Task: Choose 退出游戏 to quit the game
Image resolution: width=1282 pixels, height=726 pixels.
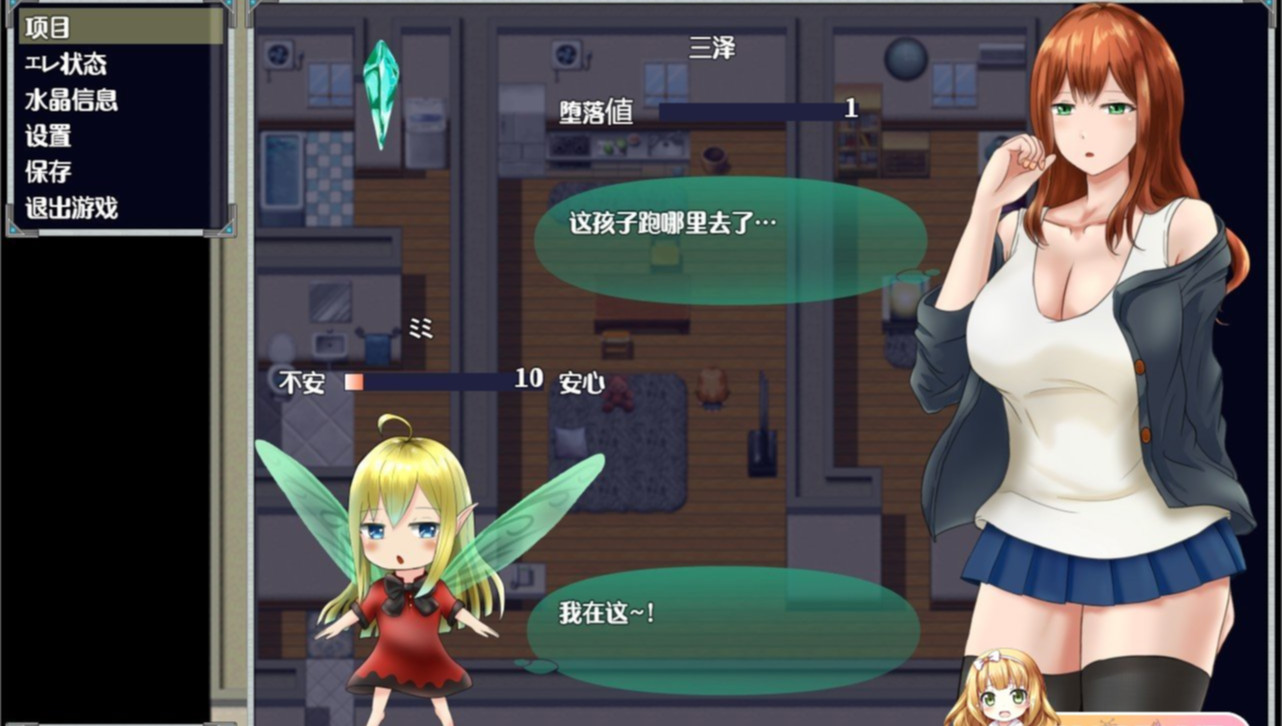Action: pos(71,208)
